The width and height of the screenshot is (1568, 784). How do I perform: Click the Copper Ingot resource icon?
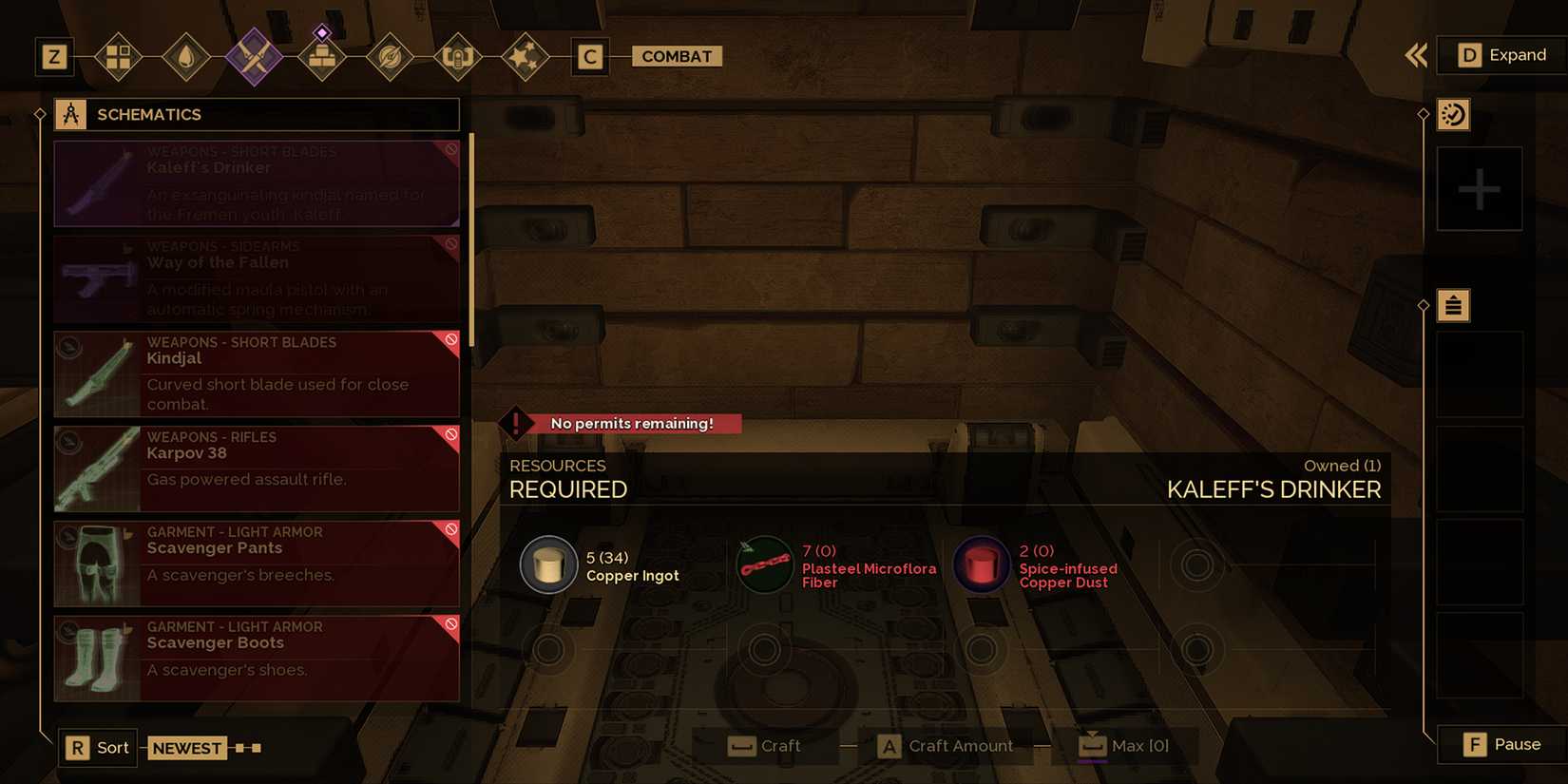(548, 564)
